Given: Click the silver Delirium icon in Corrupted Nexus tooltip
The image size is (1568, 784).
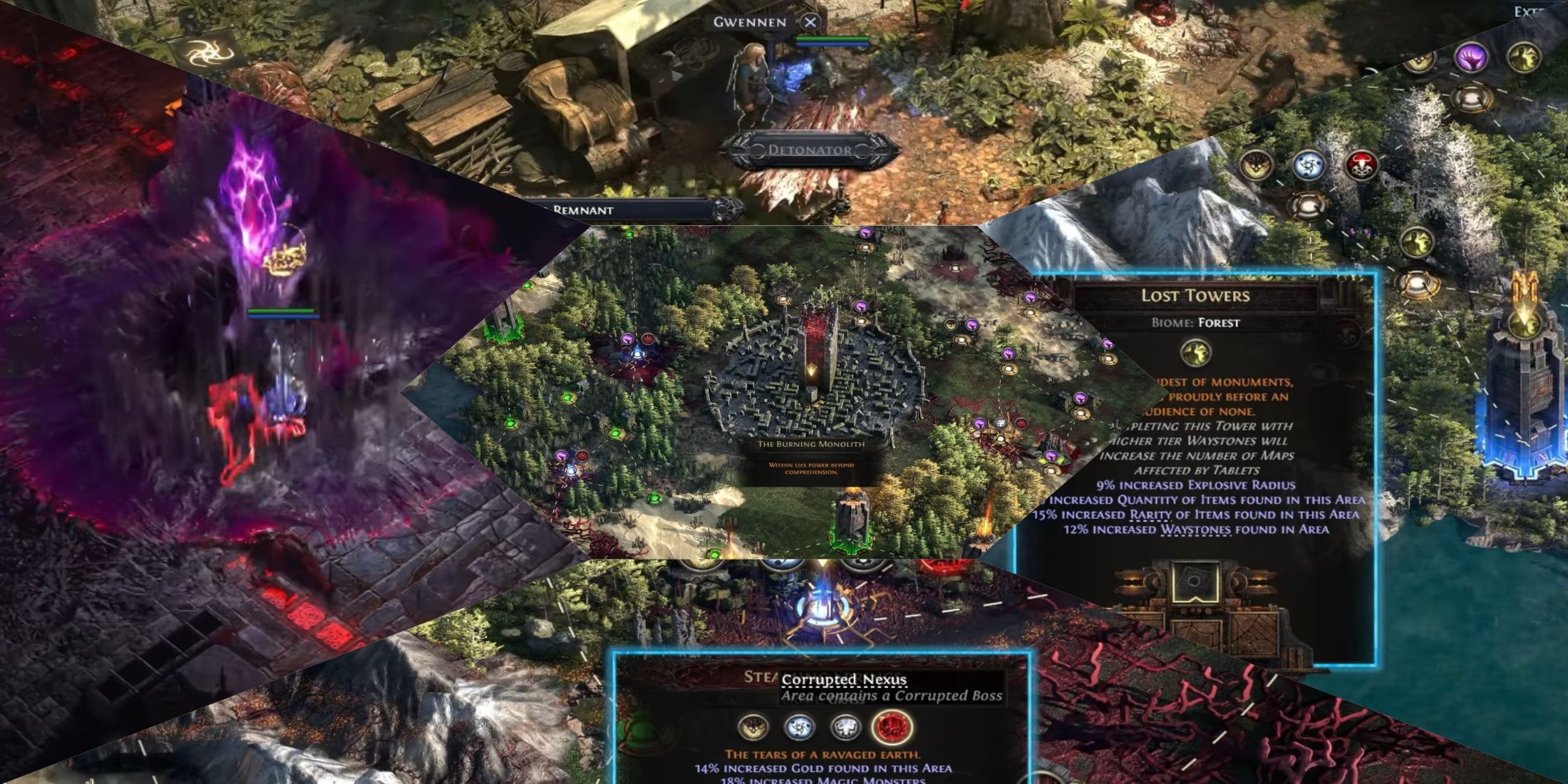Looking at the screenshot, I should pos(845,727).
